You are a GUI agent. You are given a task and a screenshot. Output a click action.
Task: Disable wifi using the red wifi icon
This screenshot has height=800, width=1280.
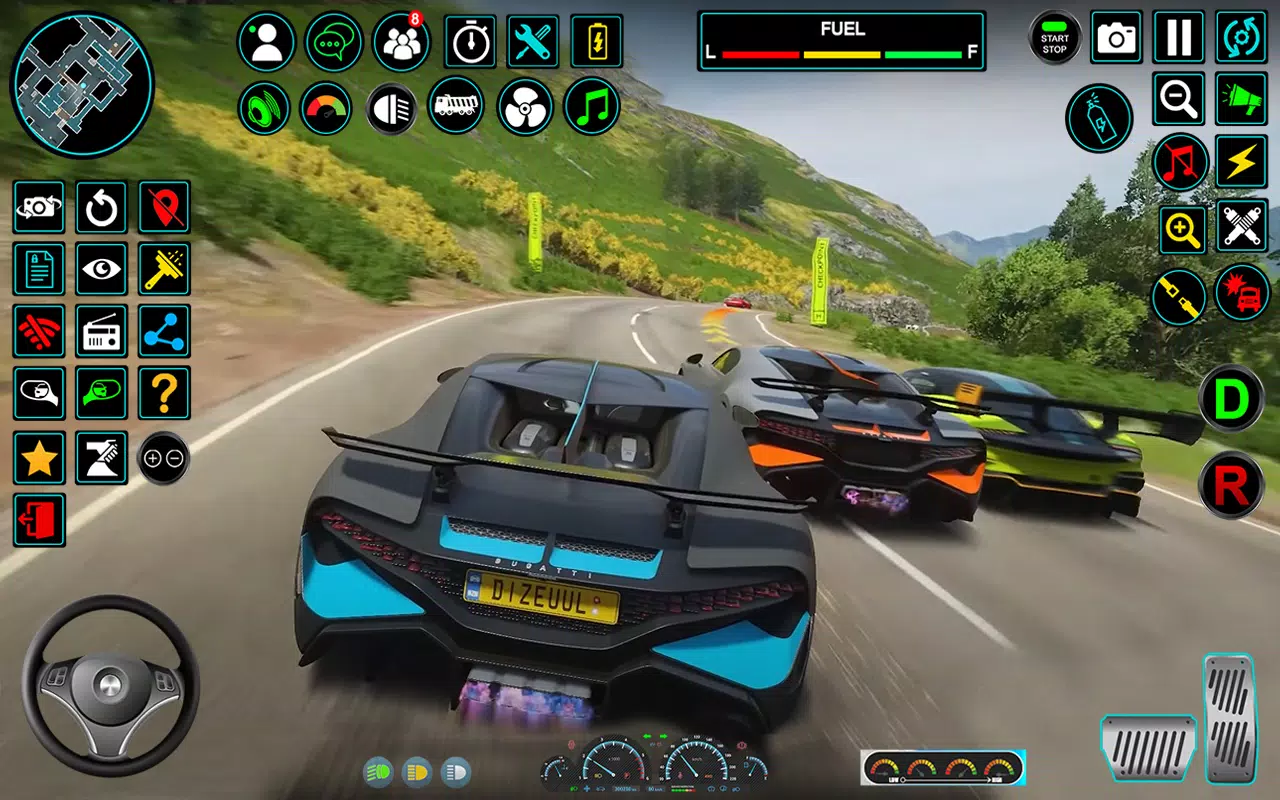point(39,332)
